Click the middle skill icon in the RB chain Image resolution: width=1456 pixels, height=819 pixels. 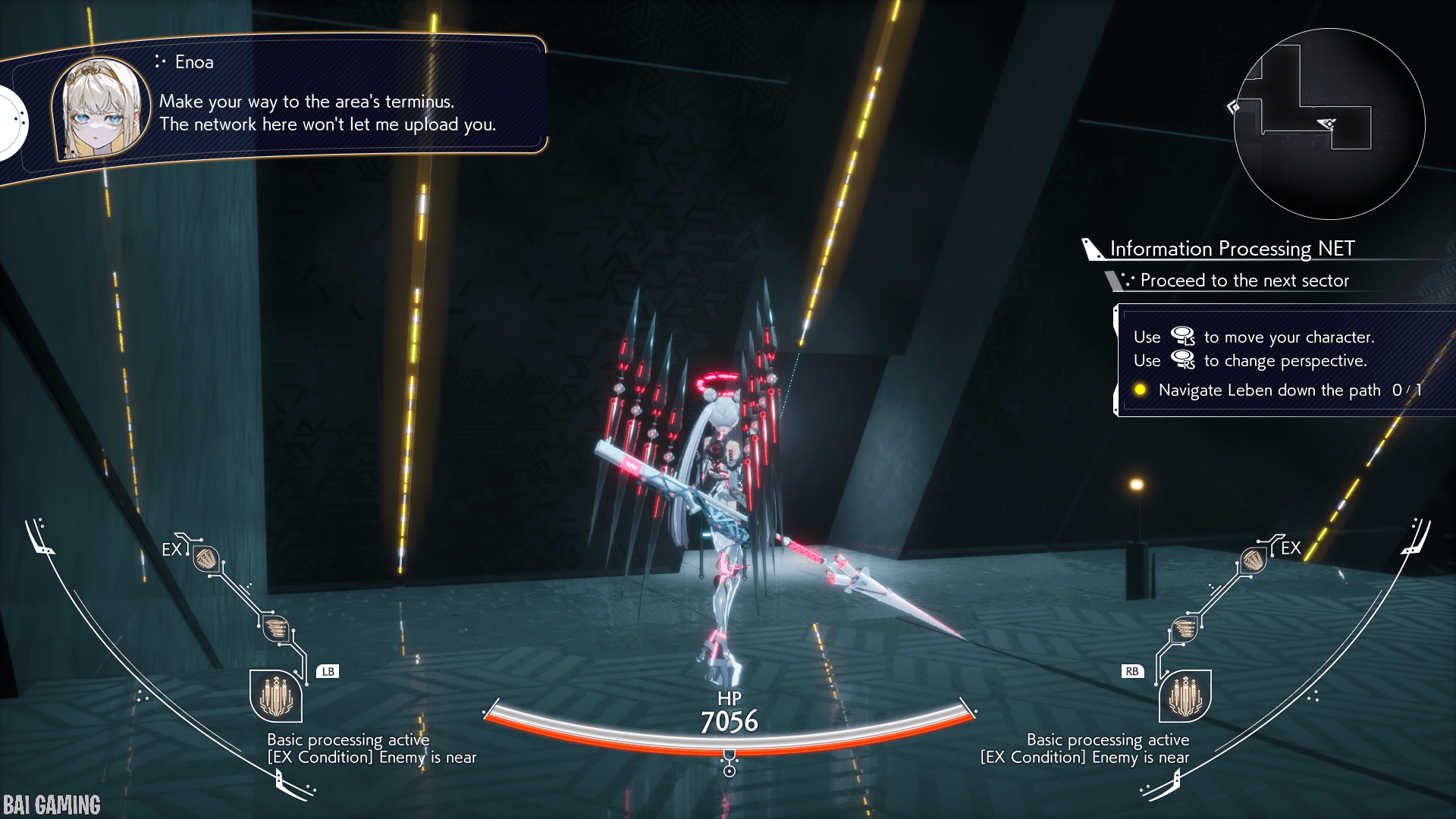click(x=1184, y=629)
